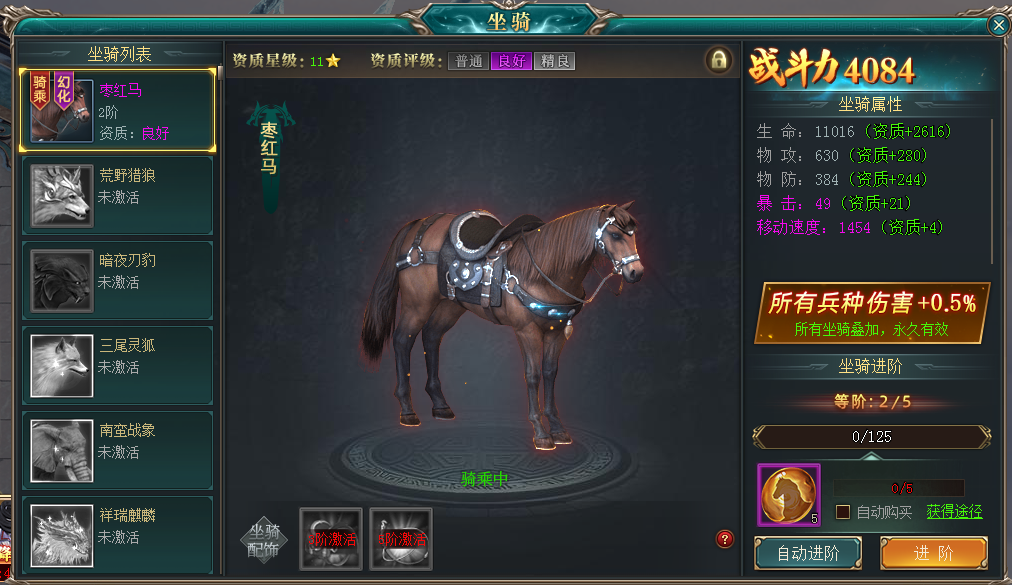The image size is (1012, 585).
Task: Choose the 暗夜刃豹 mount entry
Action: pos(117,280)
